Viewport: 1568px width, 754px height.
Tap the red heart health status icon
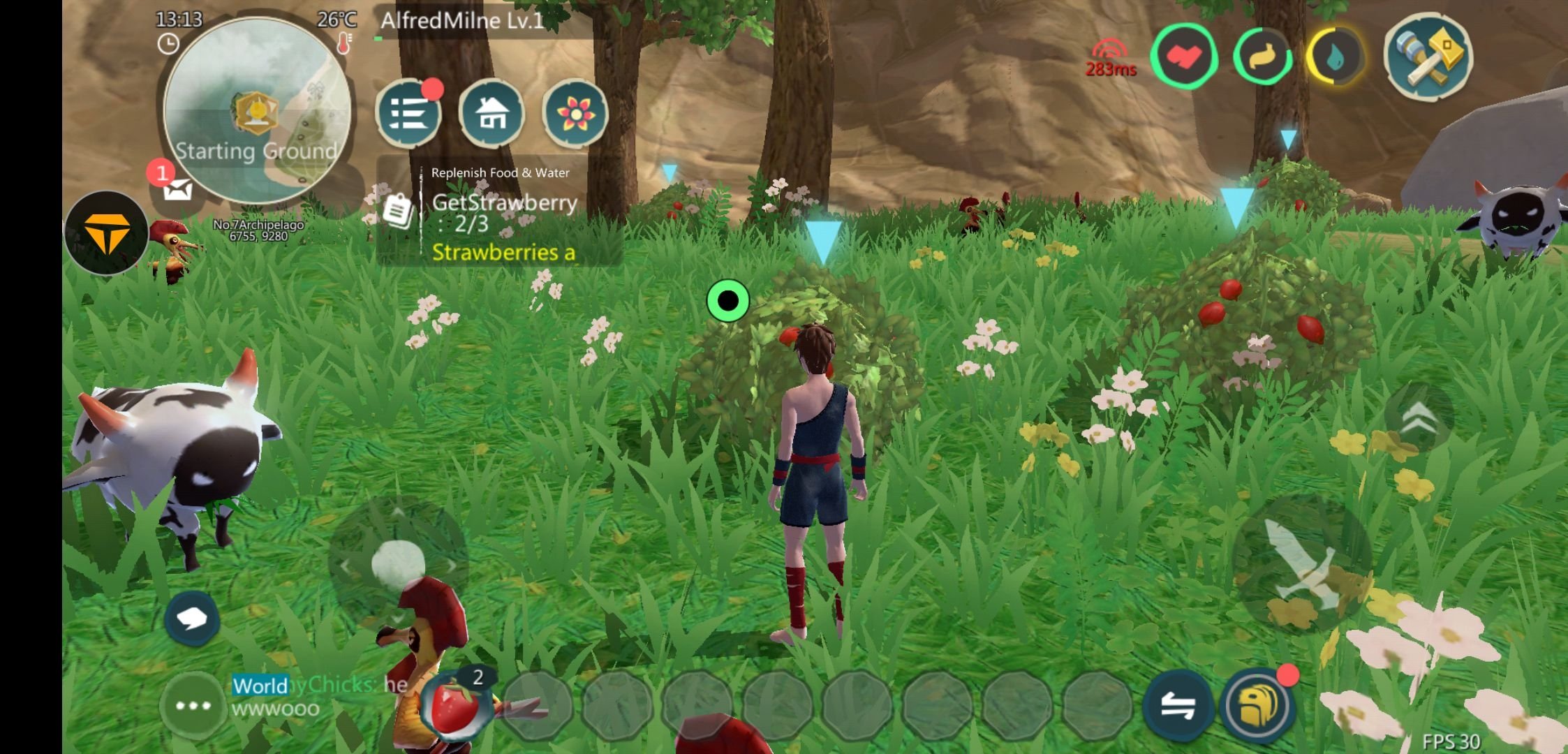(x=1184, y=56)
